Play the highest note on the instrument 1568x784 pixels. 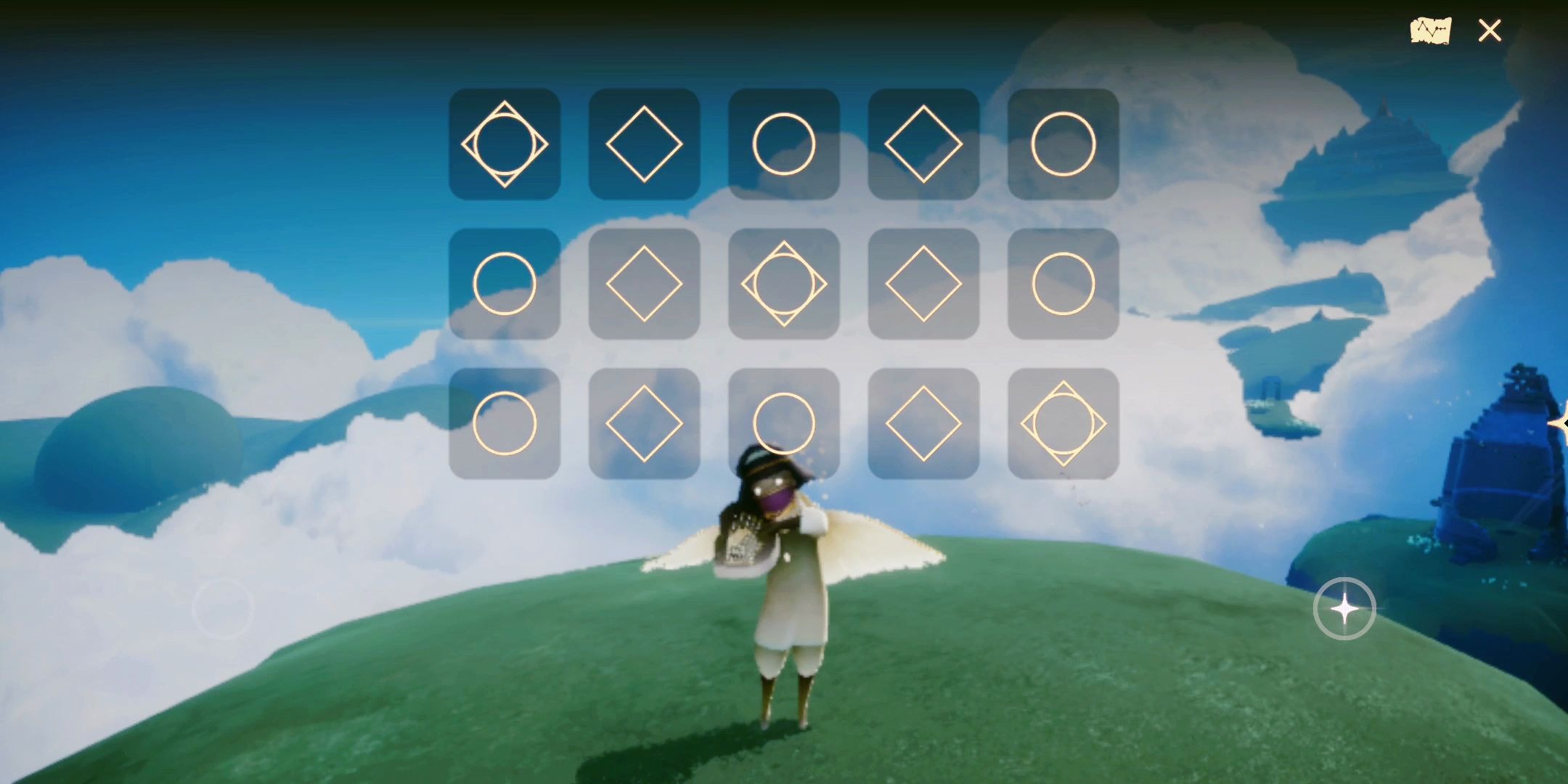coord(1063,423)
